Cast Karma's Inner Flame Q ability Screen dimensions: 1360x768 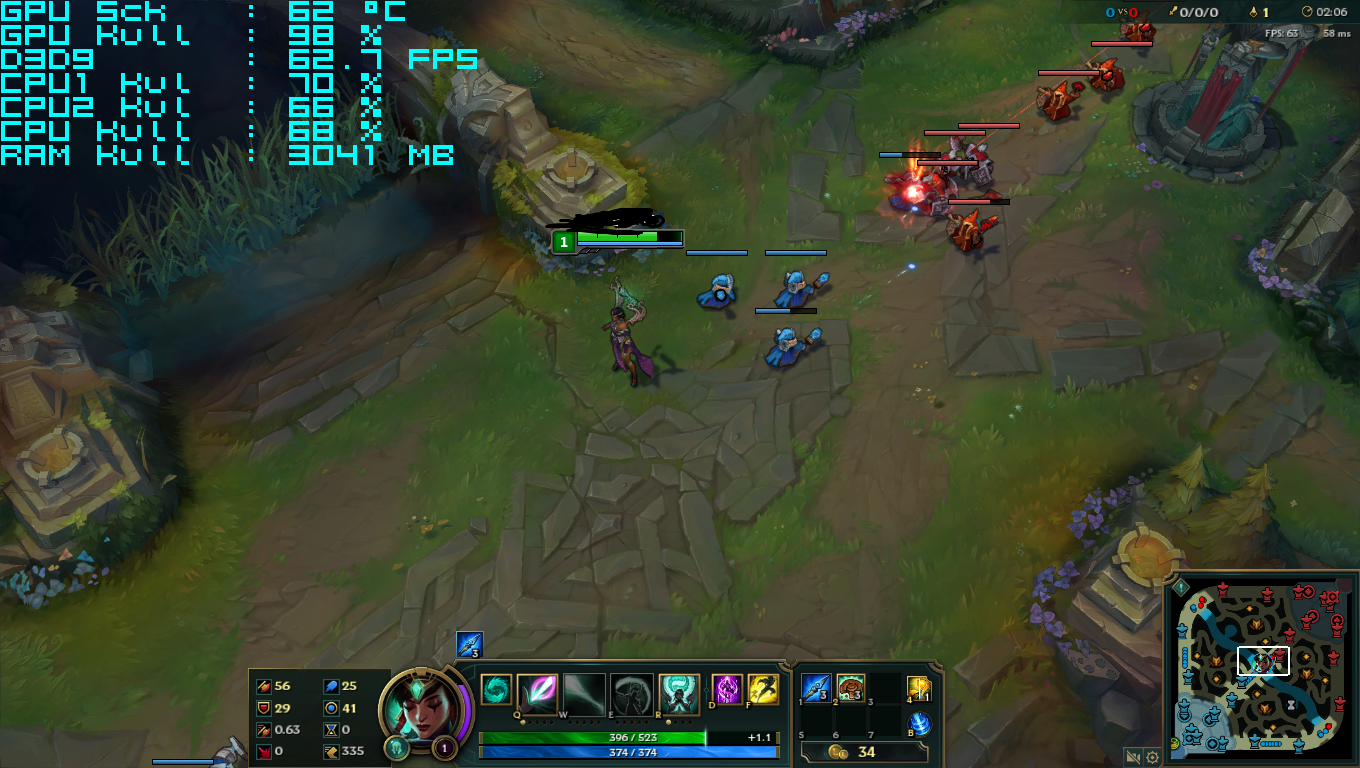coord(537,690)
